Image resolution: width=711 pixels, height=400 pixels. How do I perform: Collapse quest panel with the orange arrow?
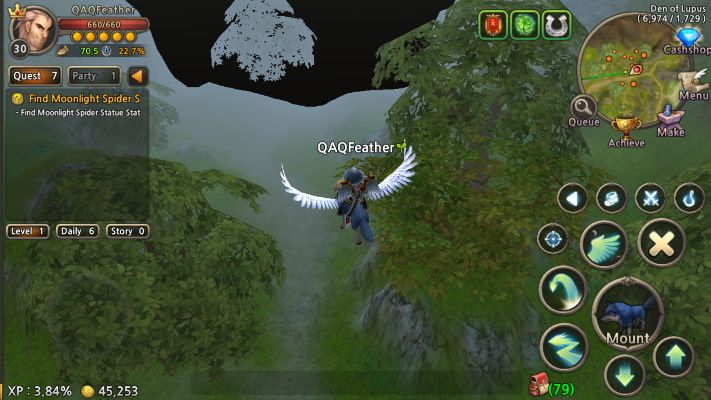pos(137,75)
